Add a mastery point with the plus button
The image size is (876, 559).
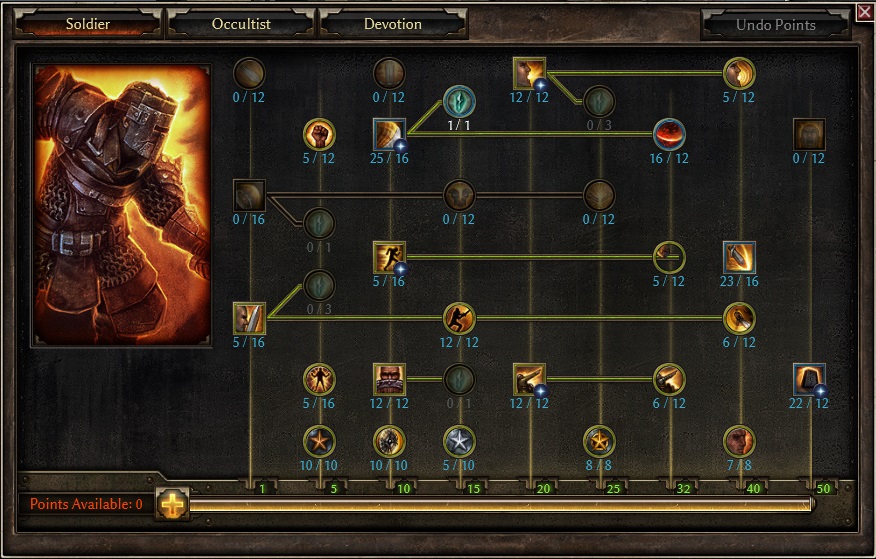(x=172, y=505)
